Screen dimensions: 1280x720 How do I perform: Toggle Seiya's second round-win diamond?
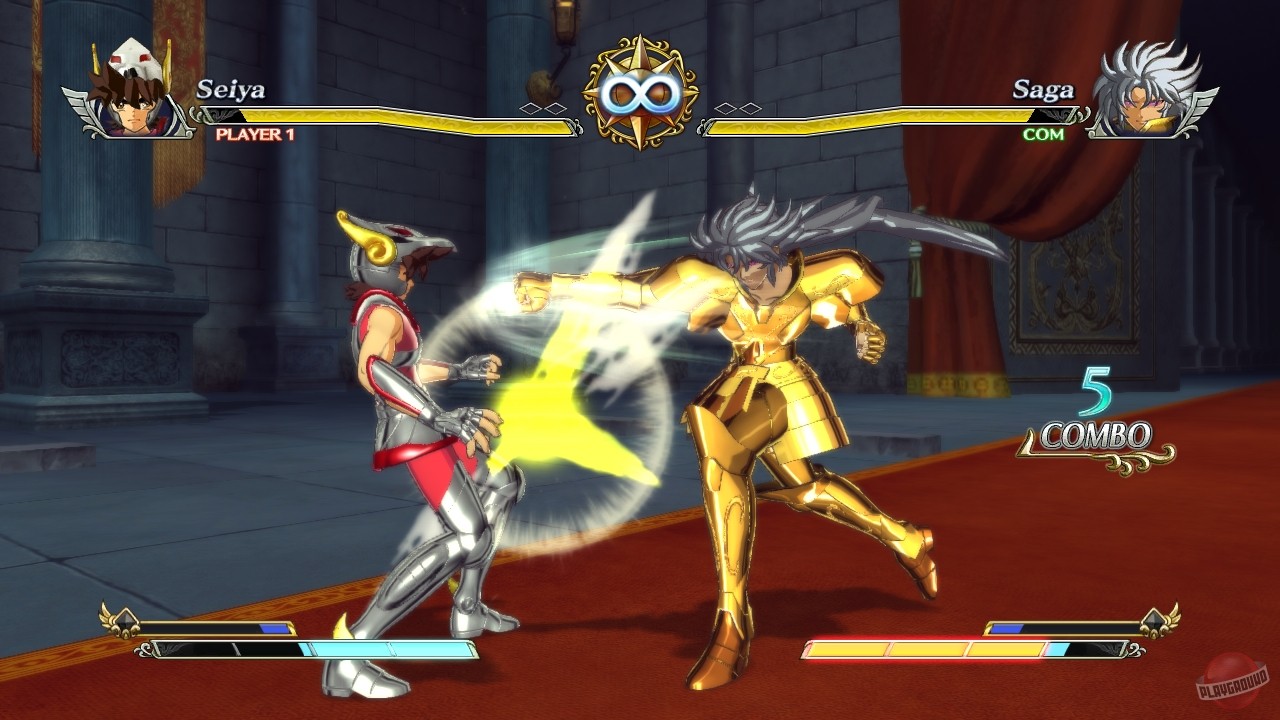(555, 107)
